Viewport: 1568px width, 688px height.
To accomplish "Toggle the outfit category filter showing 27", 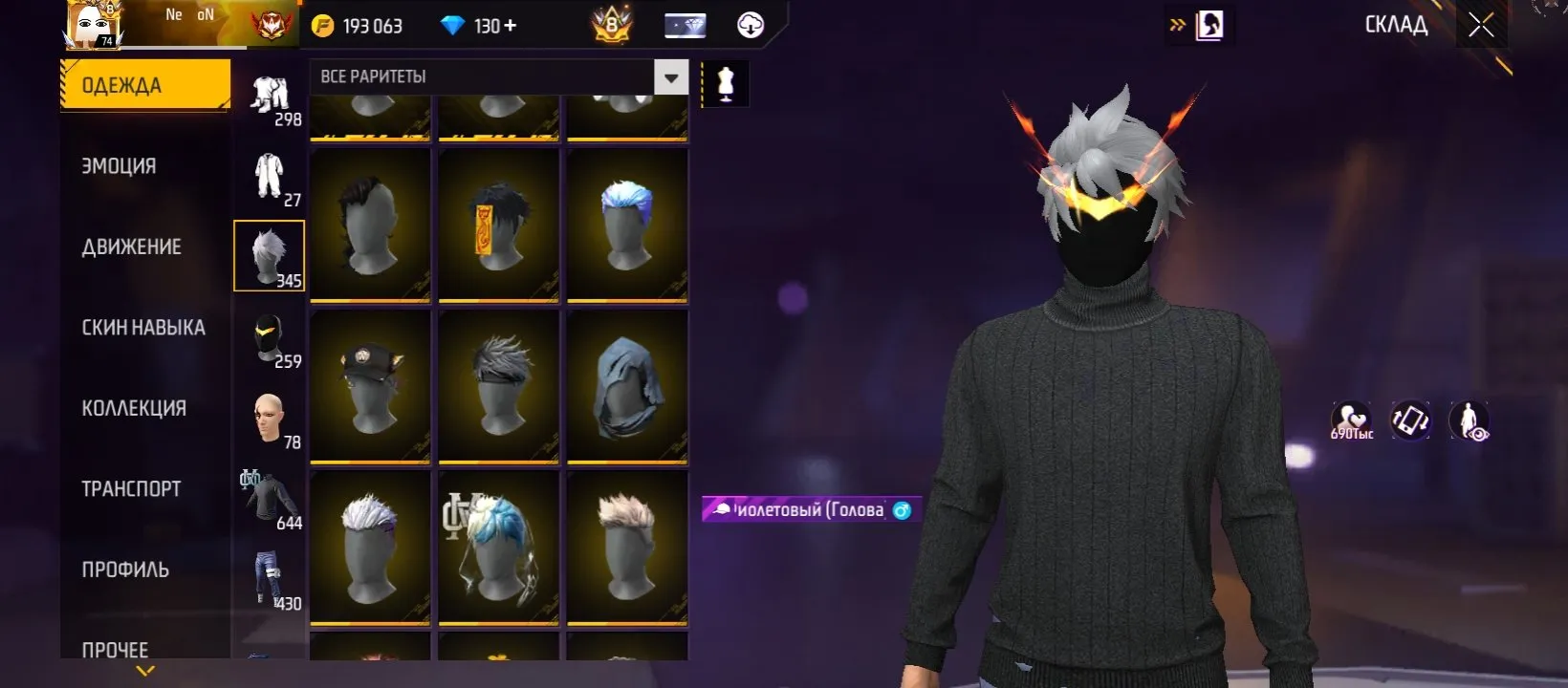I will 269,176.
